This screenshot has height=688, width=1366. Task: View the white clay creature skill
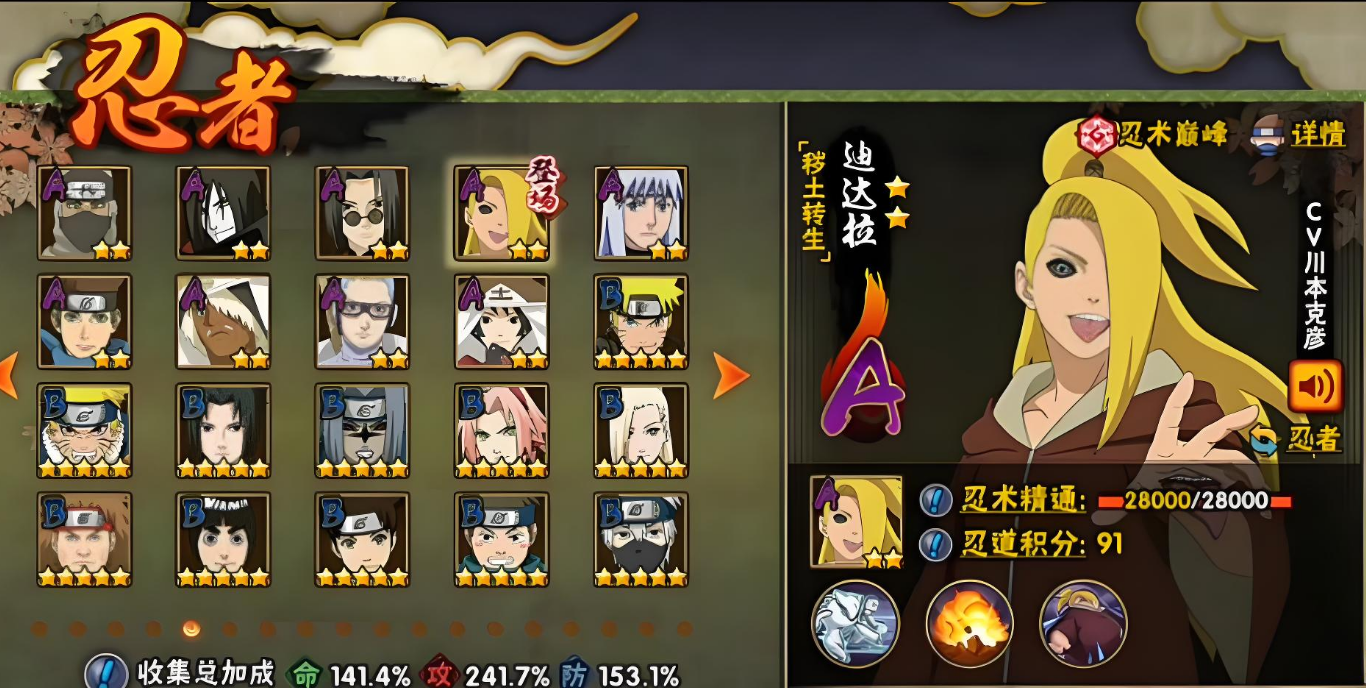point(855,623)
